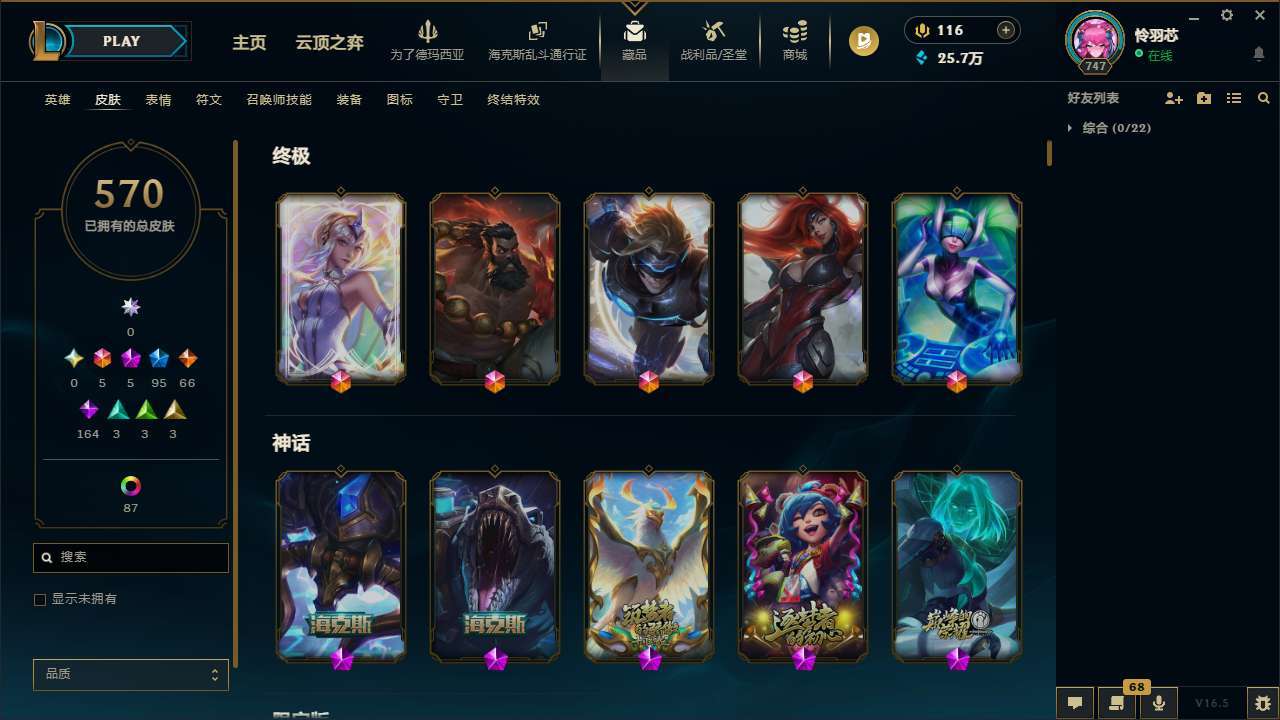Screen dimensions: 1280x720
Task: Switch to the 英雄 tab
Action: (57, 99)
